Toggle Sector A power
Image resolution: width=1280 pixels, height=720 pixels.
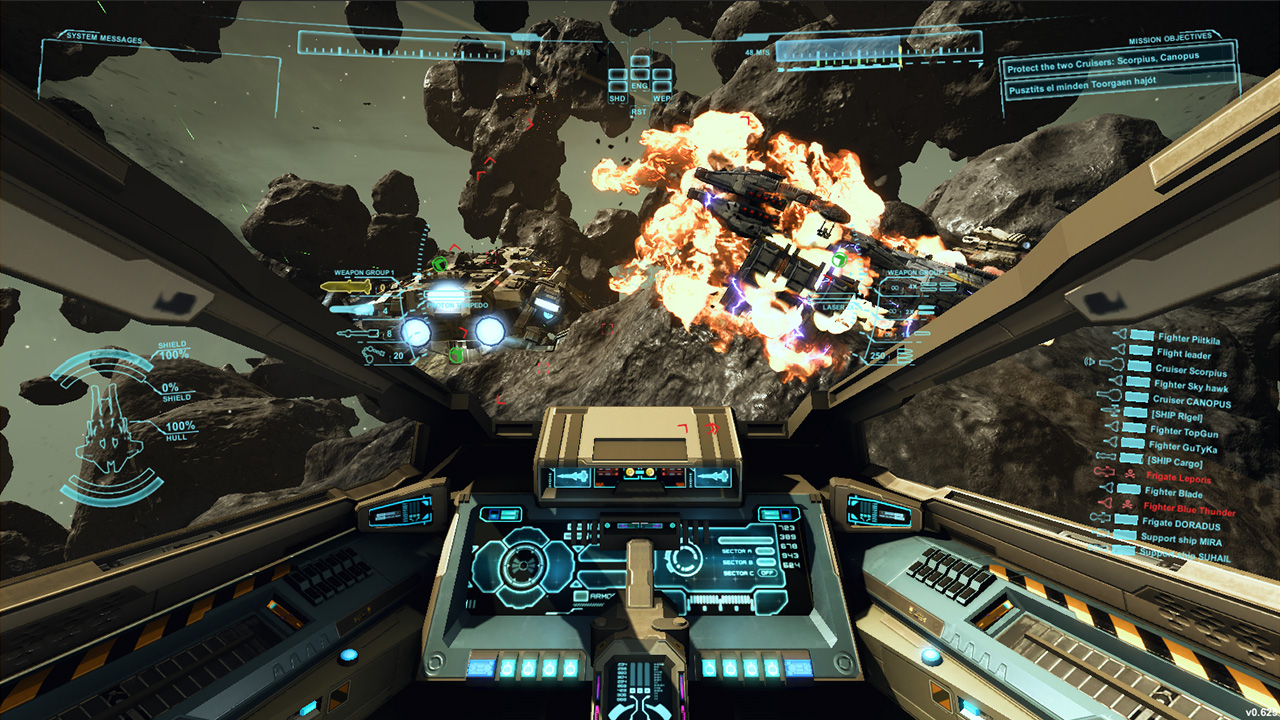pos(766,551)
